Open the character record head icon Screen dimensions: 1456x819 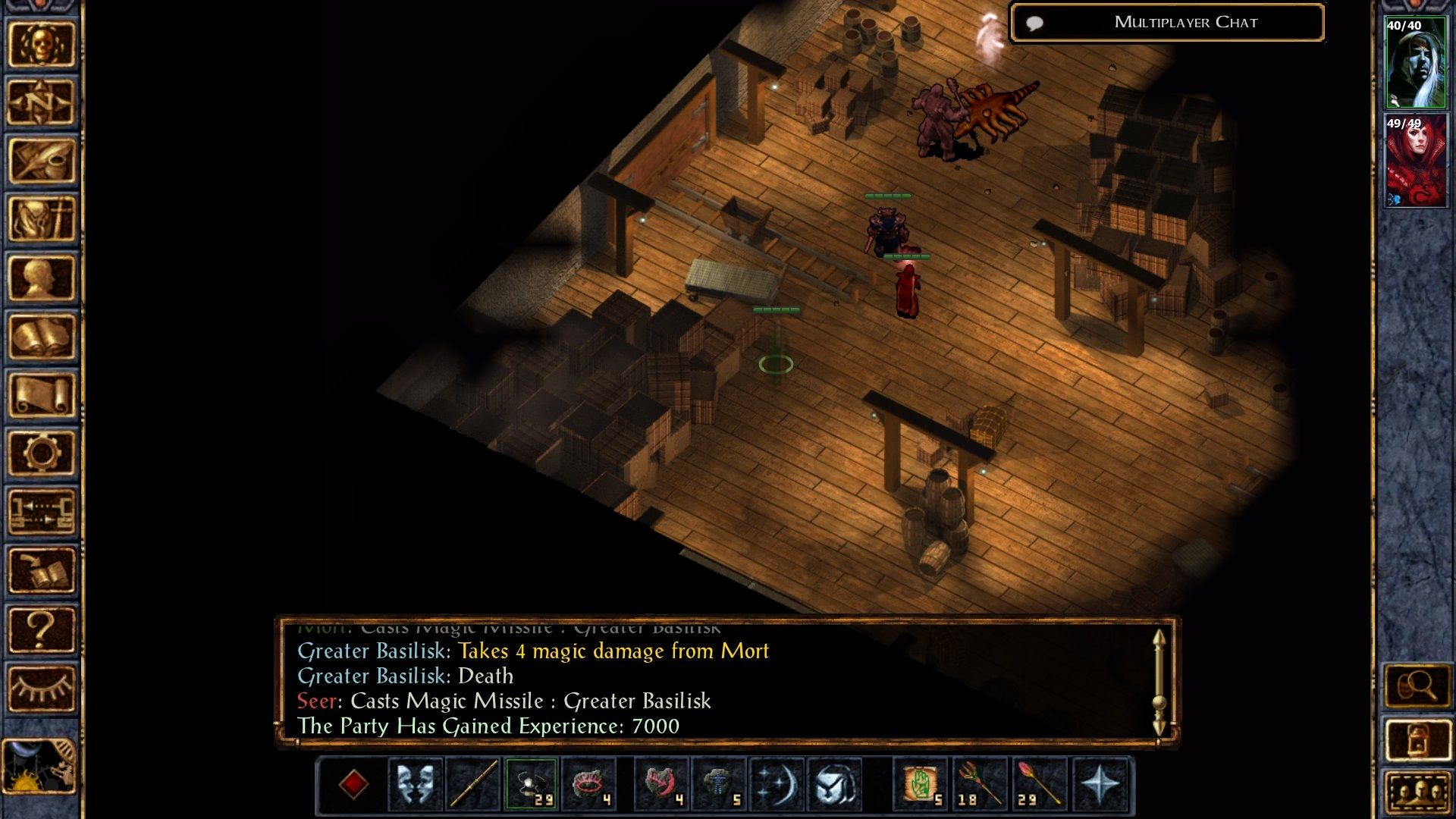pyautogui.click(x=42, y=278)
